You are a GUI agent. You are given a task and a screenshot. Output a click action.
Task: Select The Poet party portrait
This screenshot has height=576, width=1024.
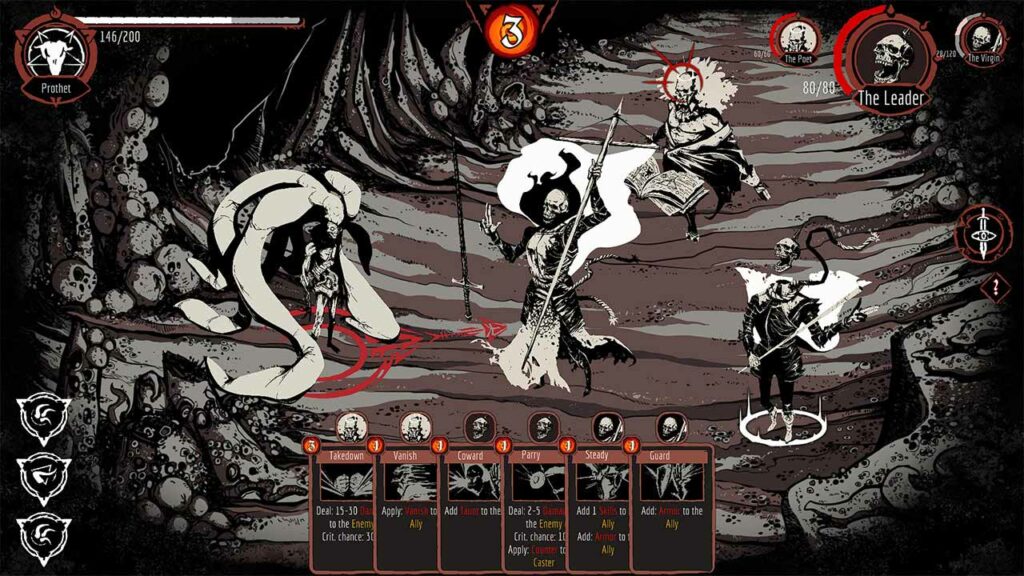797,39
